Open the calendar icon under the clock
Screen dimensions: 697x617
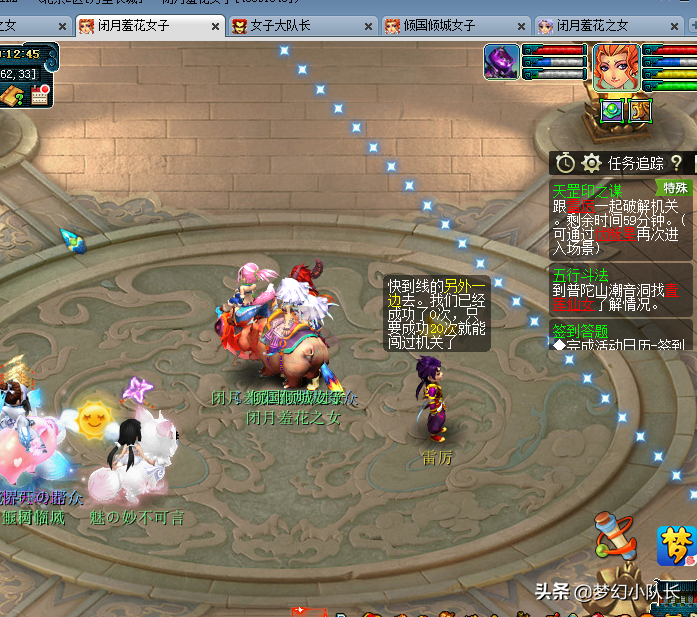40,95
